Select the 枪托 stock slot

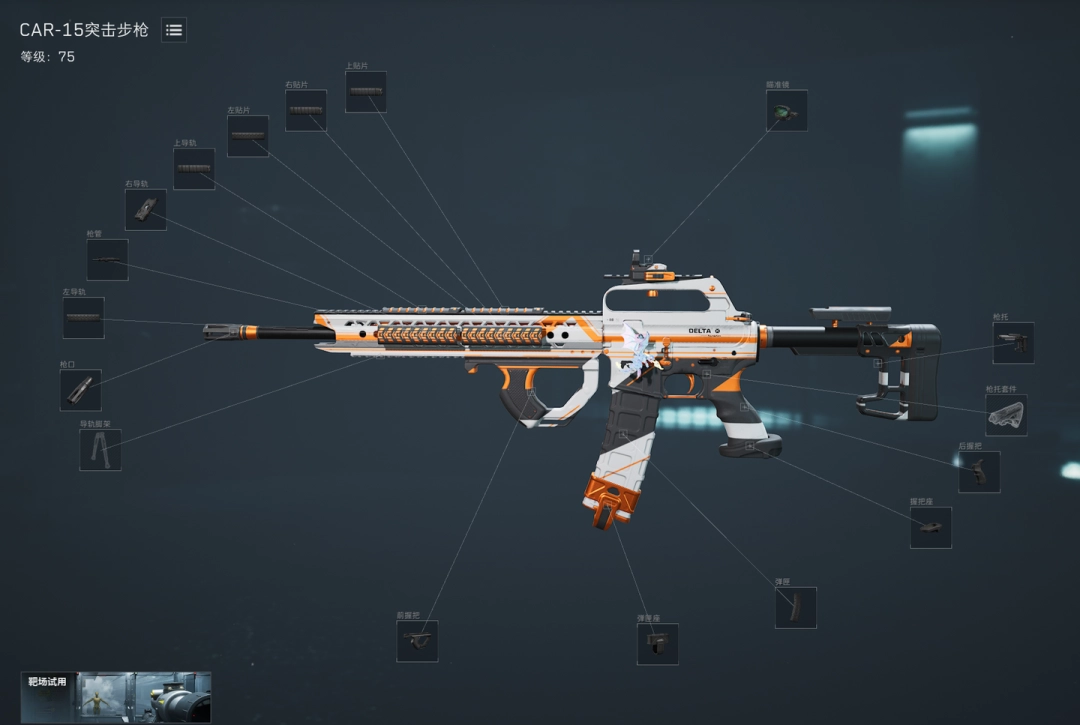1013,343
